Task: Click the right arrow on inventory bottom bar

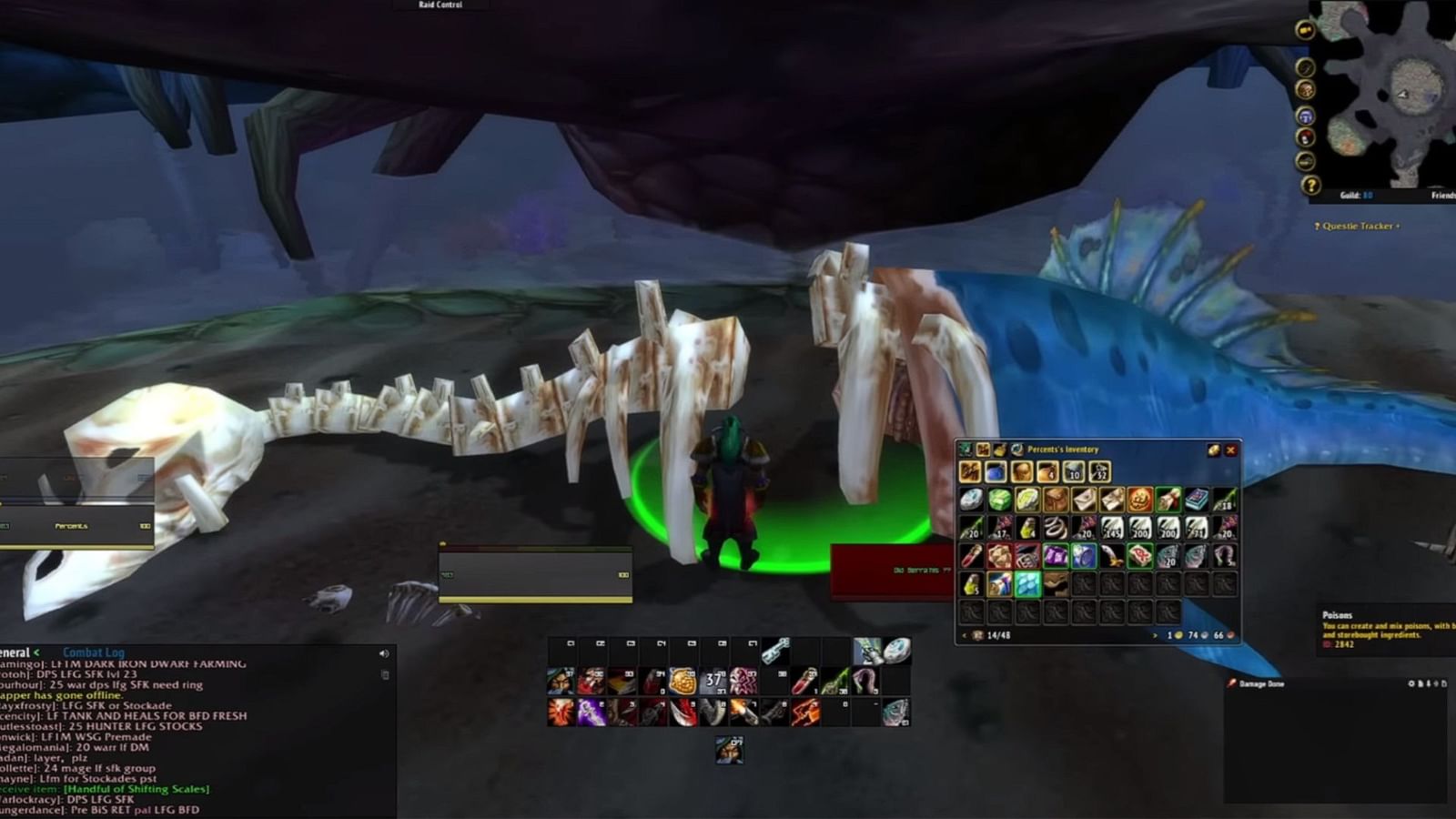Action: pyautogui.click(x=1154, y=633)
